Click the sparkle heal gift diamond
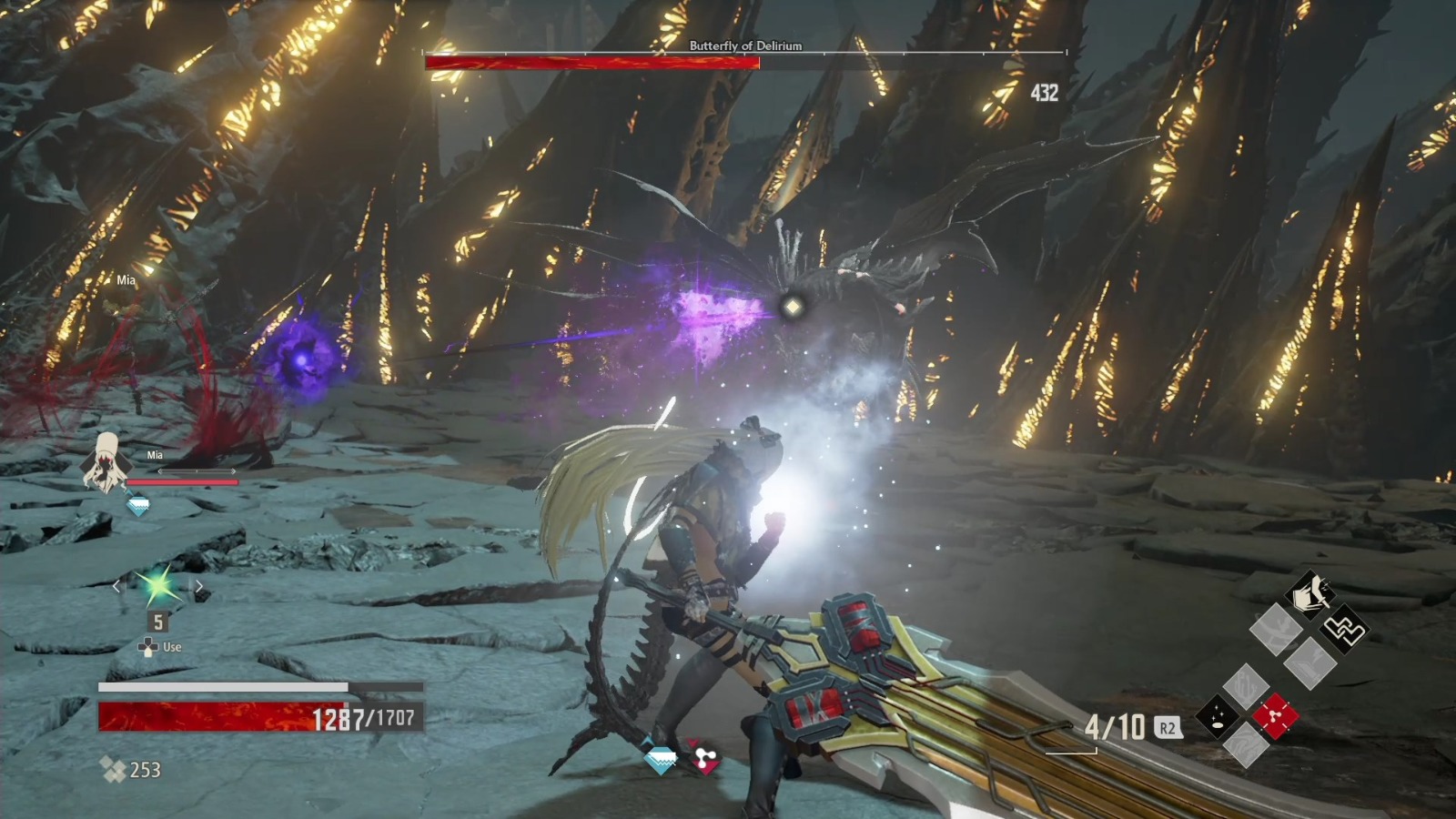This screenshot has height=819, width=1456. [1218, 715]
